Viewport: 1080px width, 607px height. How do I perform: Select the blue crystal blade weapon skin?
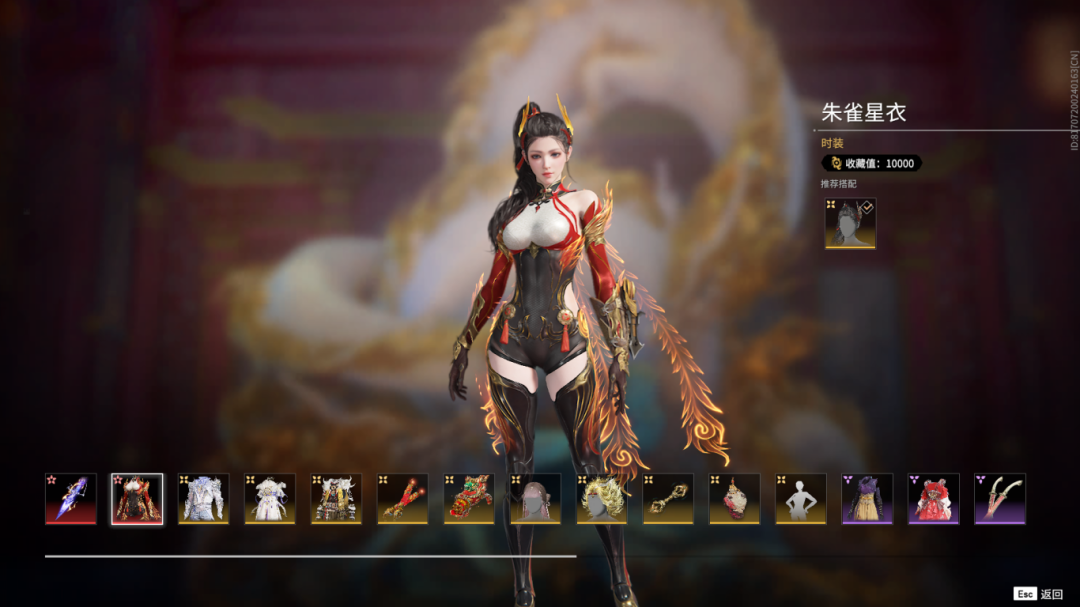(x=71, y=498)
